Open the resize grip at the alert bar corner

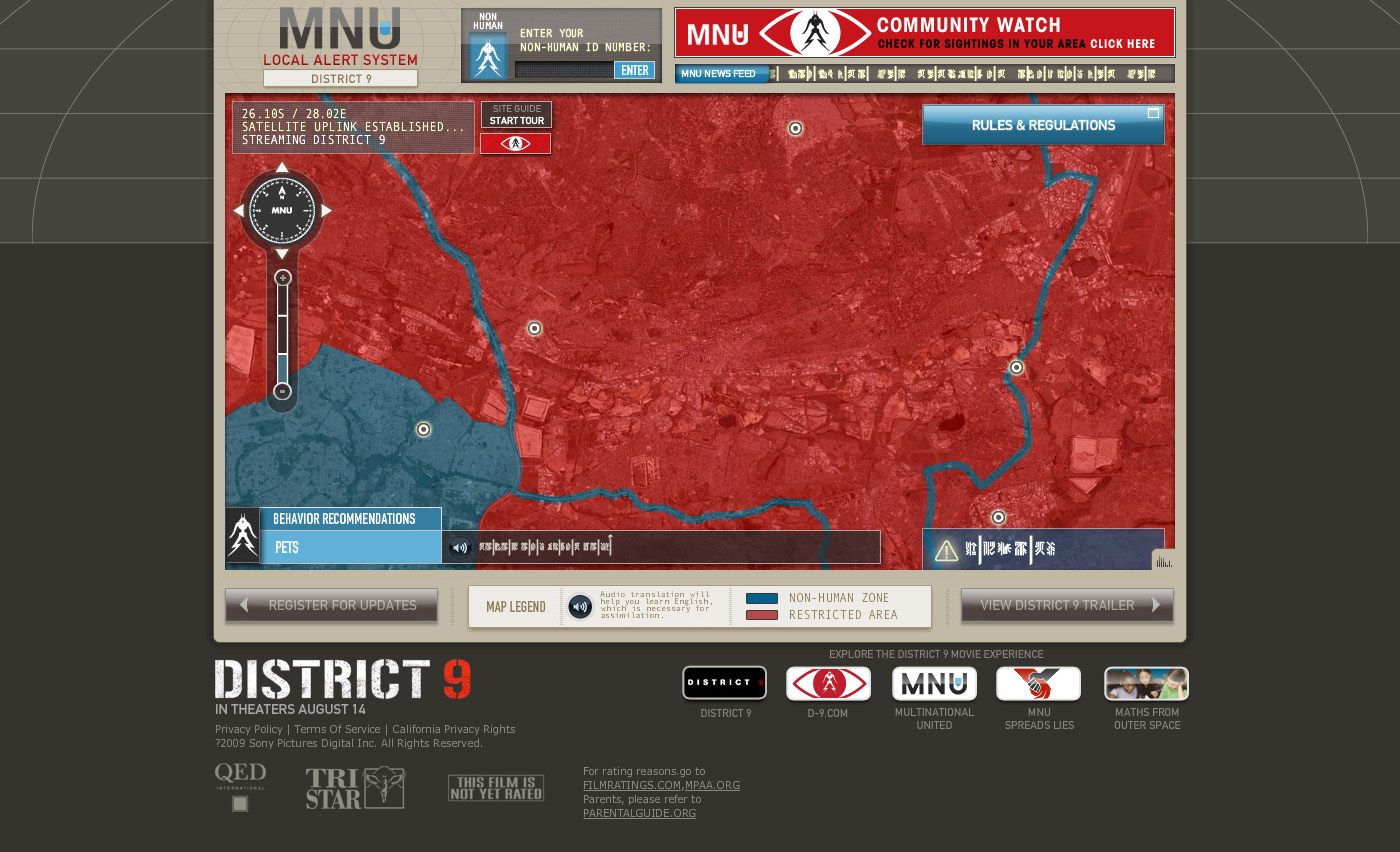(1163, 562)
